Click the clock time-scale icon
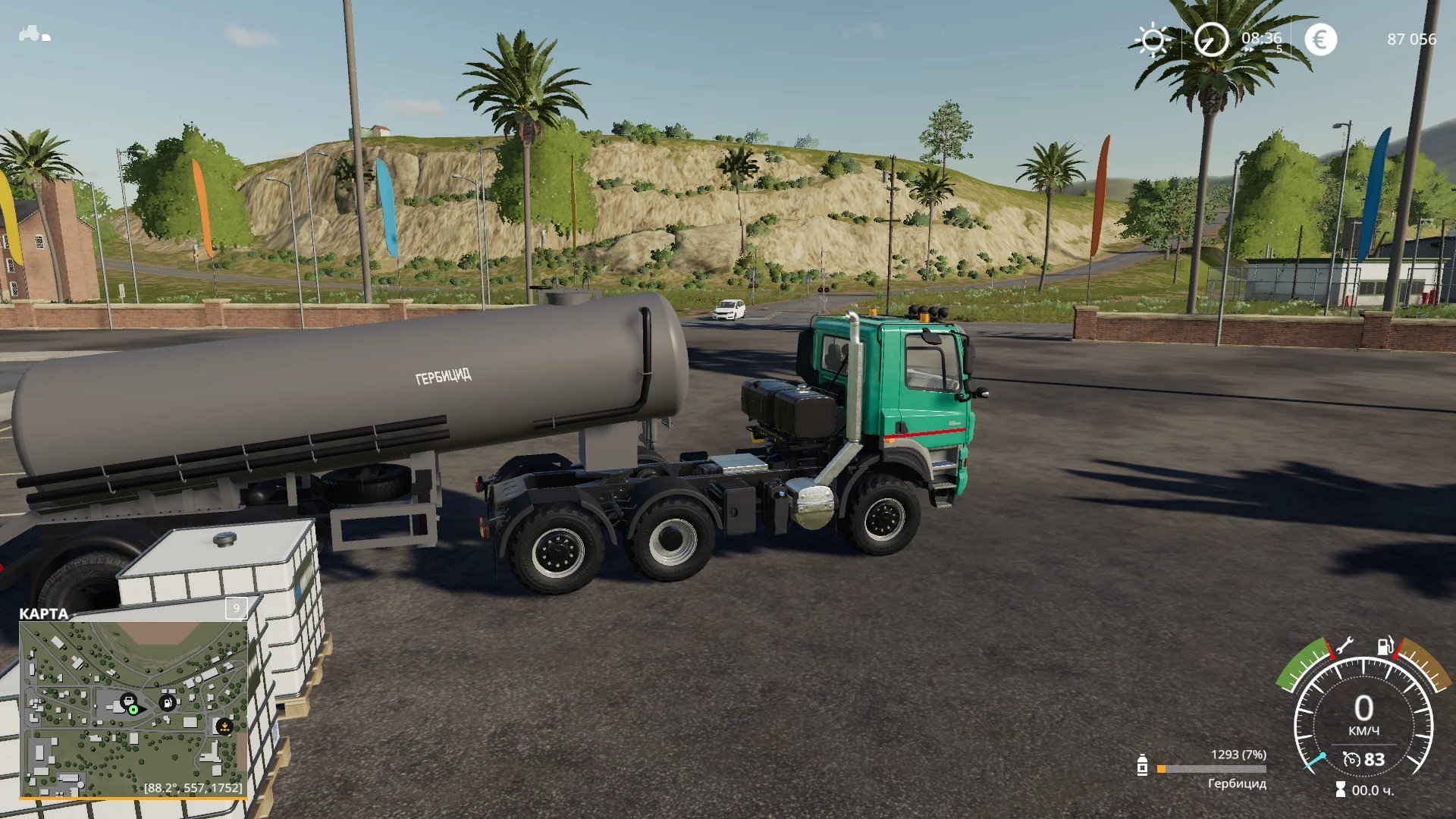Screen dimensions: 1456x819 [1211, 39]
